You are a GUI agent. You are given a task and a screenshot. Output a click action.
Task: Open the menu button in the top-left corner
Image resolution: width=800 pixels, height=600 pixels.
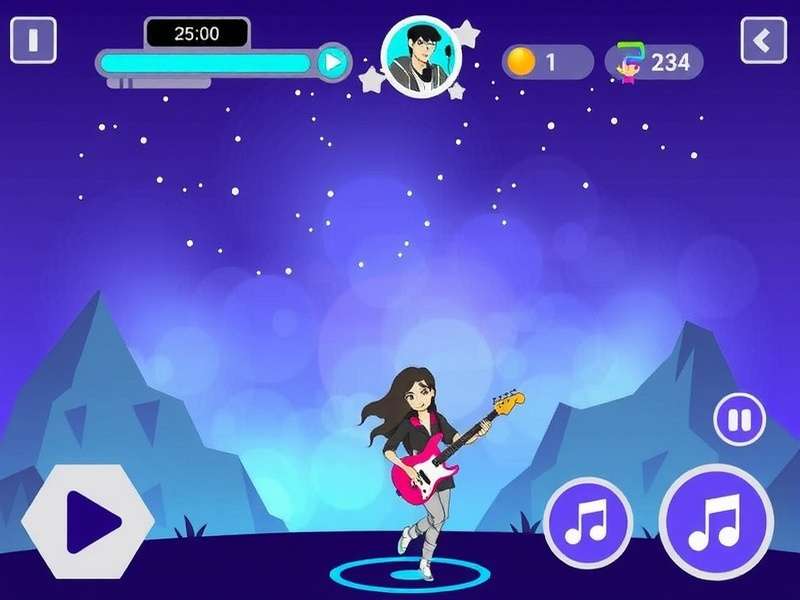33,41
